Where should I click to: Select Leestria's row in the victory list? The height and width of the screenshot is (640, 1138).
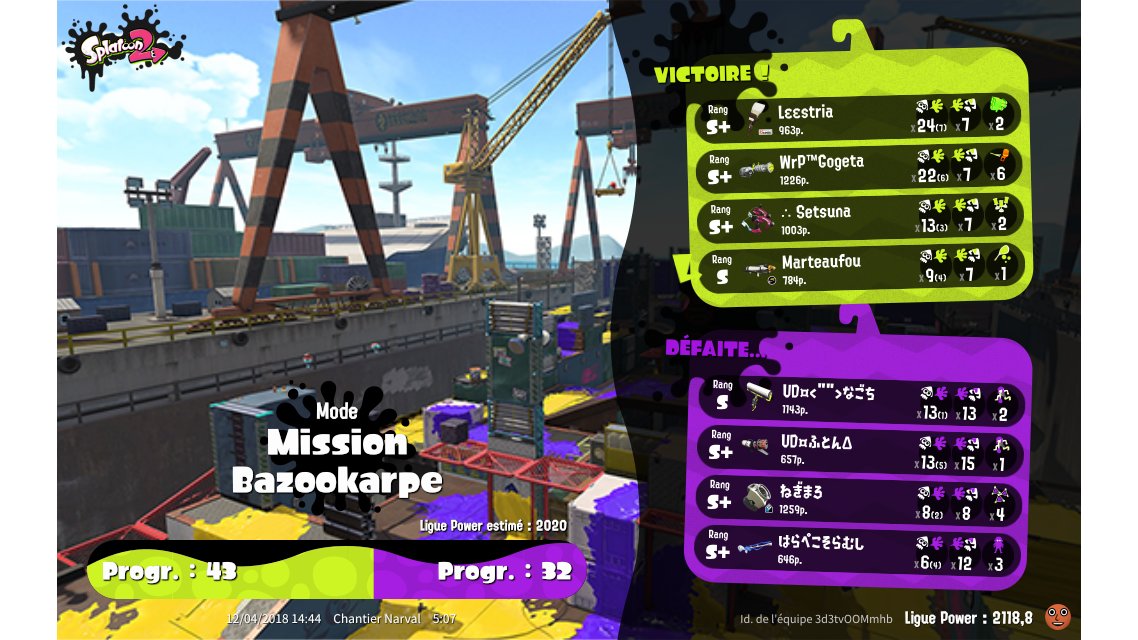pos(860,117)
